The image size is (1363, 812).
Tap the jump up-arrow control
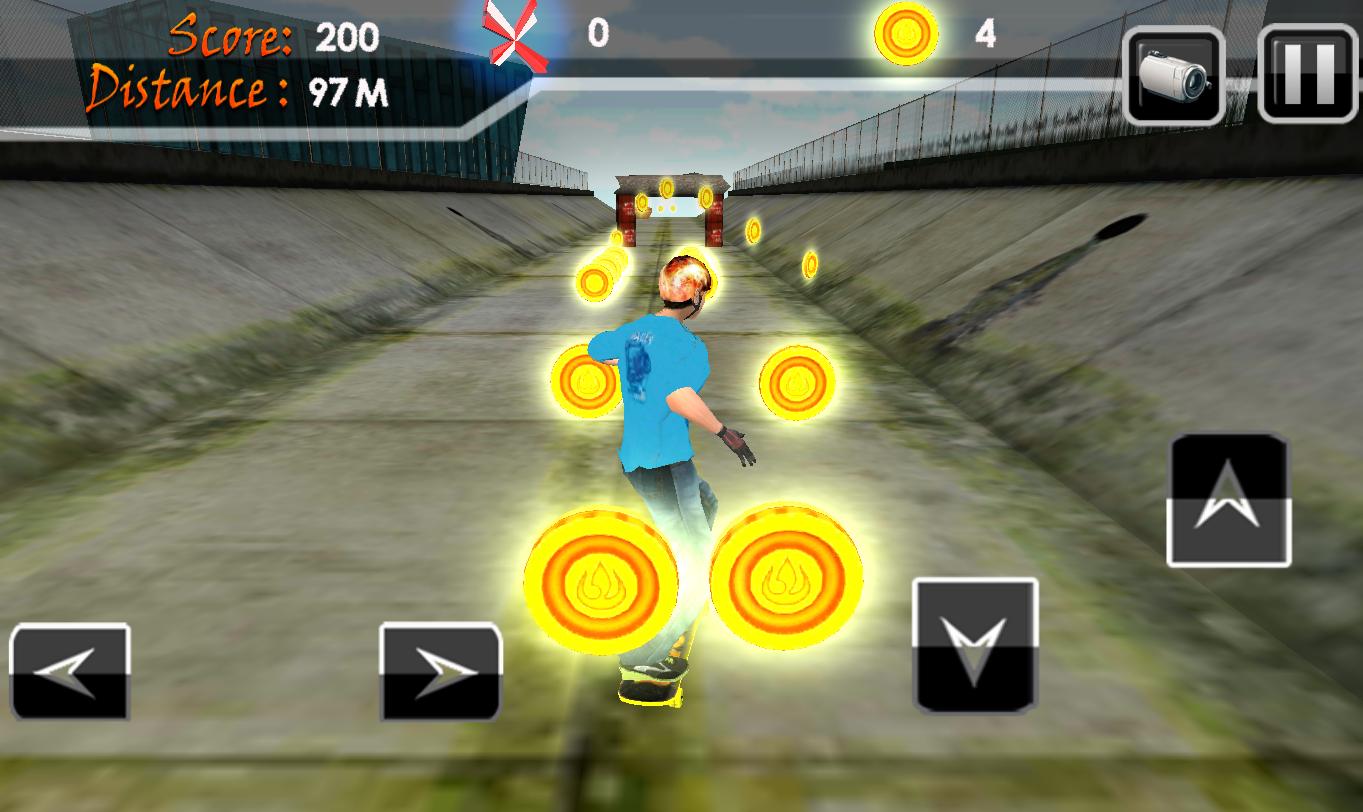point(1228,498)
